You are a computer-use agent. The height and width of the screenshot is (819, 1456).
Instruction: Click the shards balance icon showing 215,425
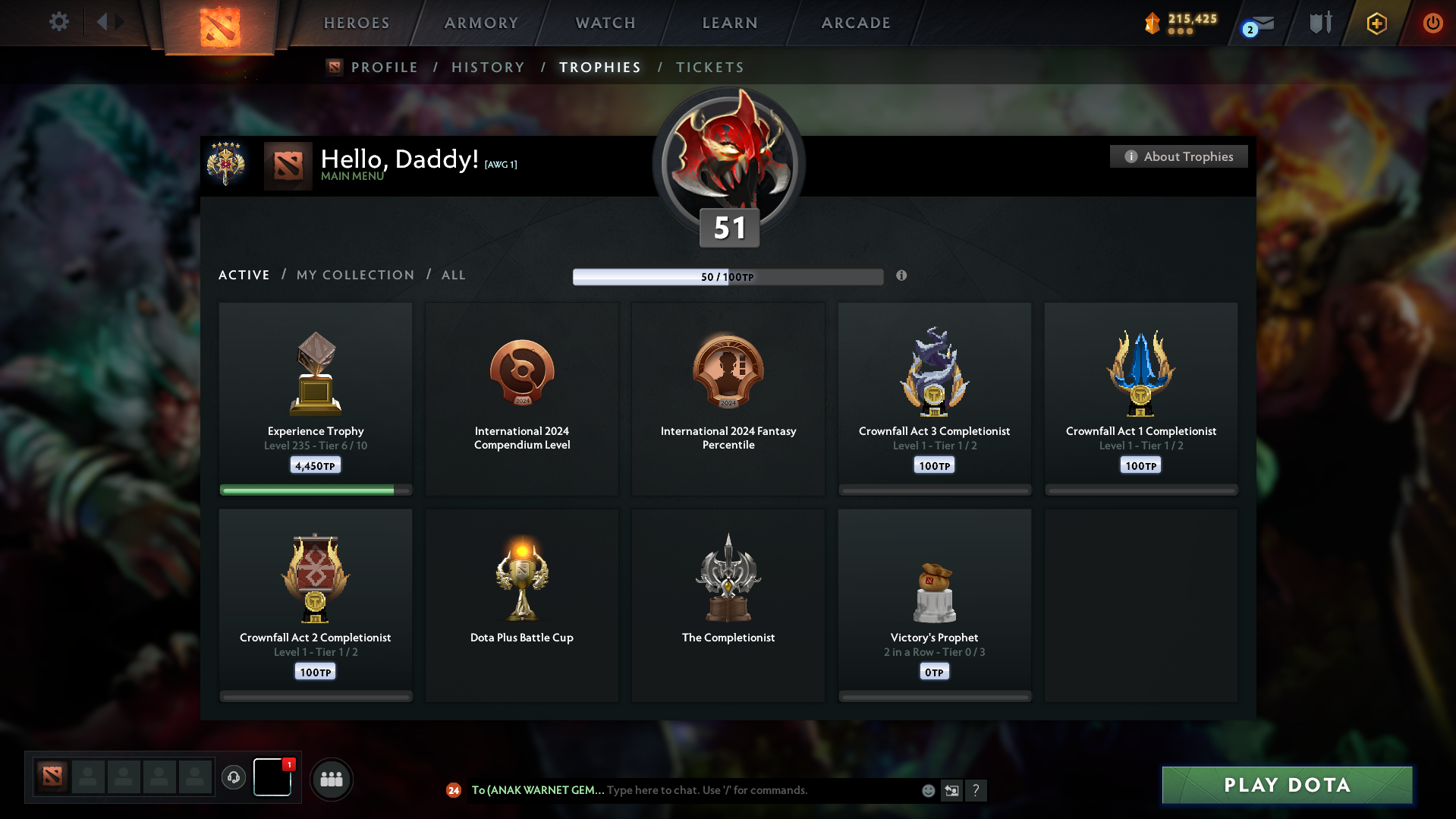[1154, 24]
